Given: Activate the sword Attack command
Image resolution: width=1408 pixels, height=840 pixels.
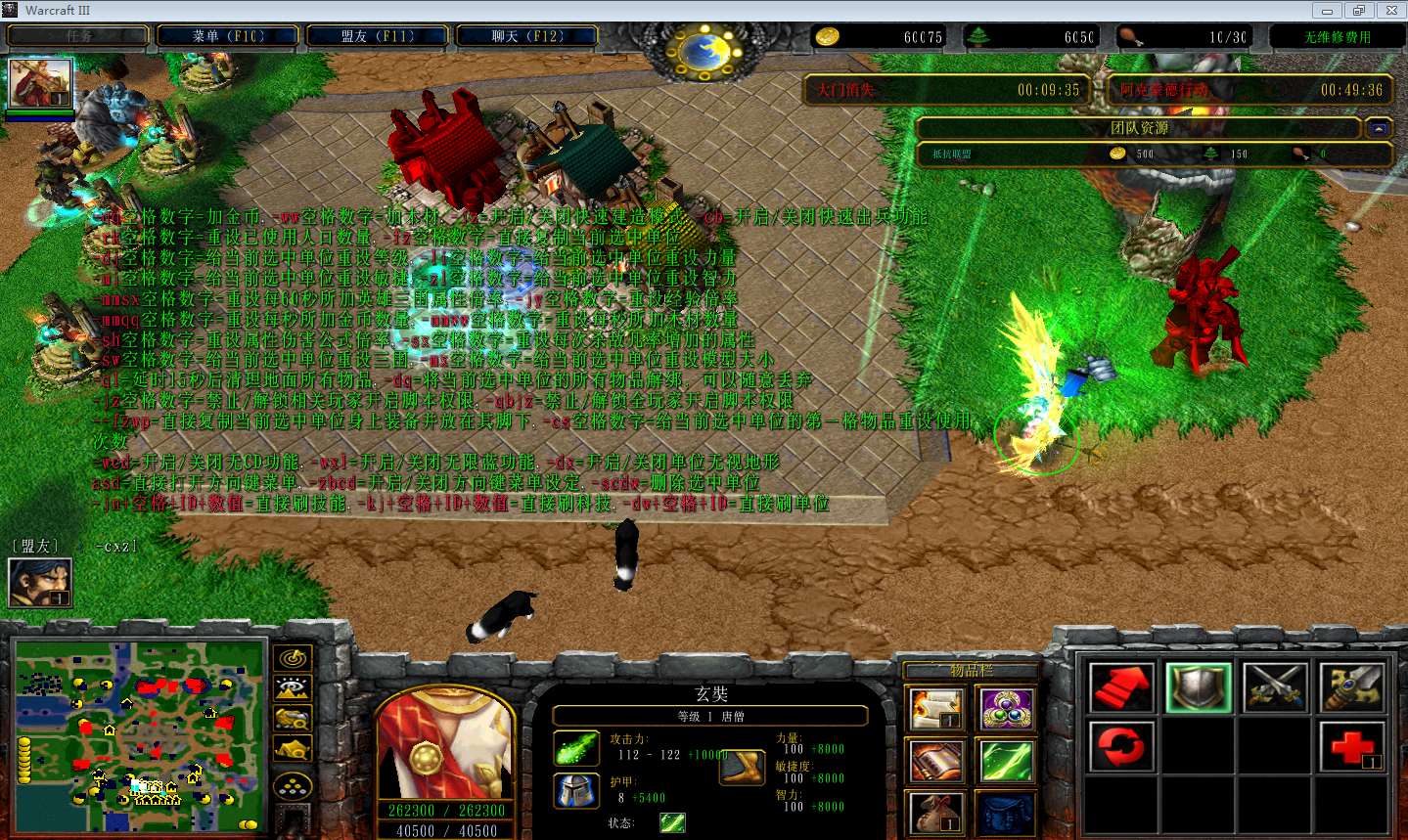Looking at the screenshot, I should click(1351, 686).
